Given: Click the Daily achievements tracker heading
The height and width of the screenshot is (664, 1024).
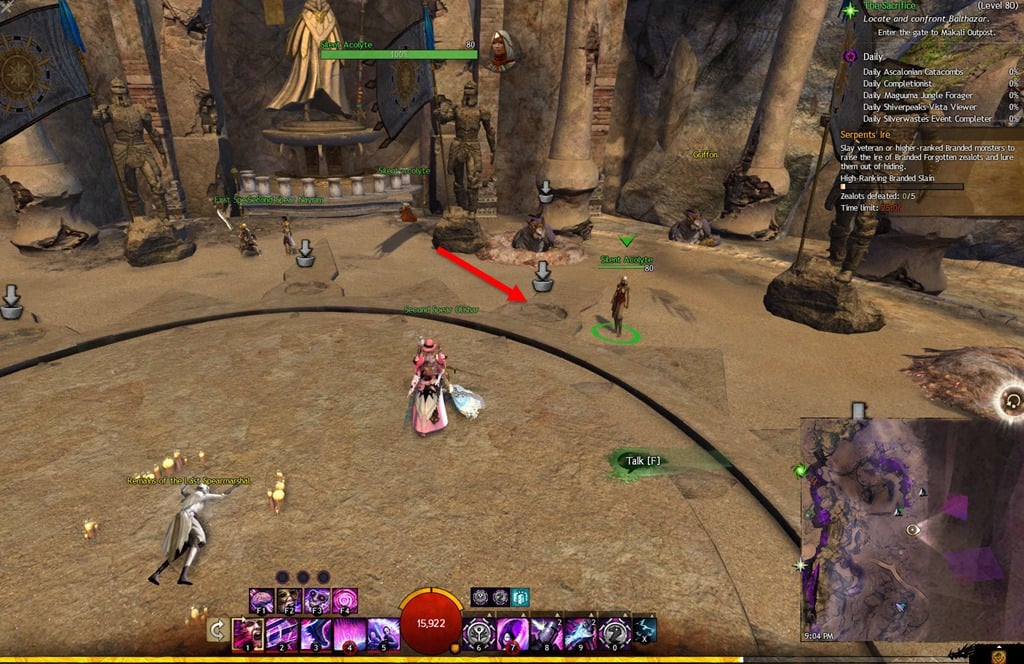Looking at the screenshot, I should pos(873,57).
